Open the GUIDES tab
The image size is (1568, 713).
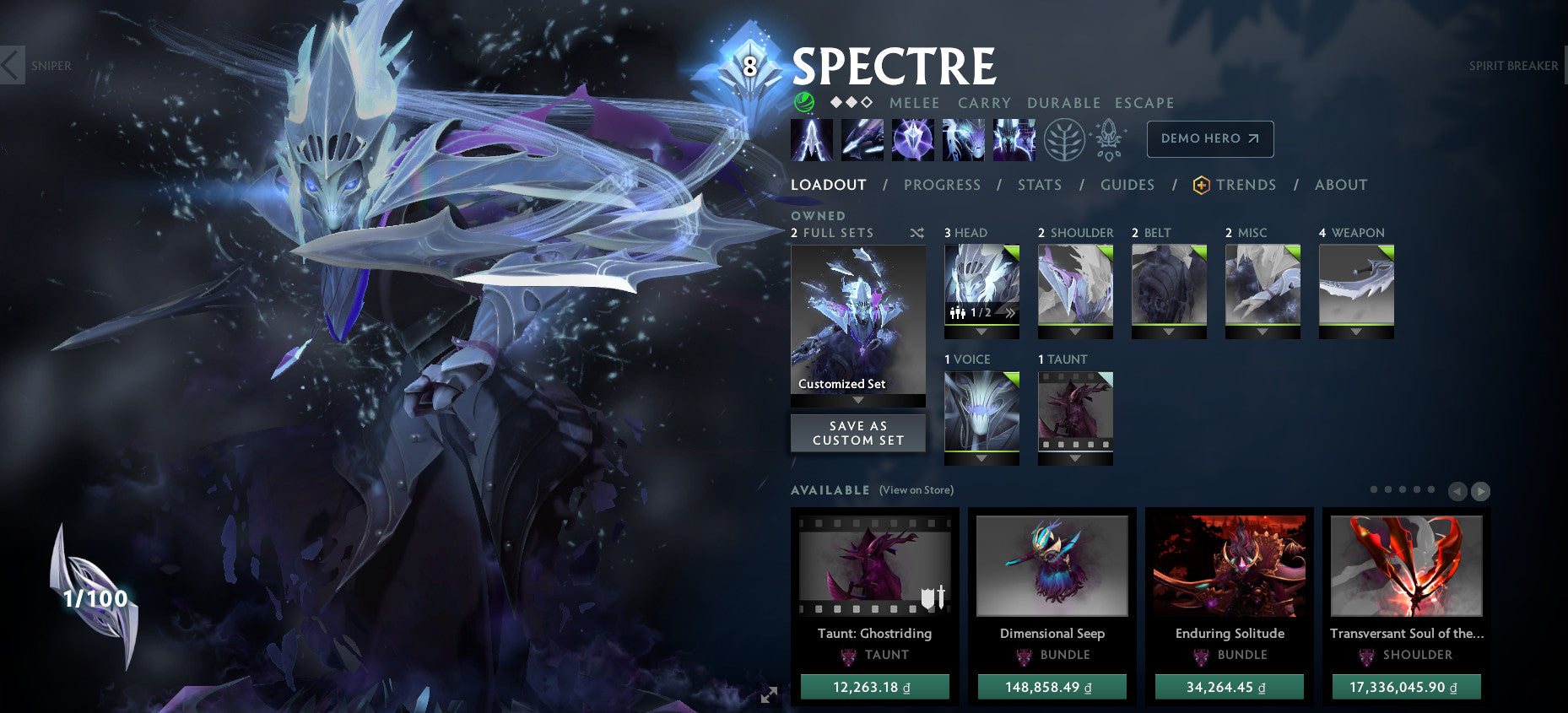click(x=1127, y=185)
